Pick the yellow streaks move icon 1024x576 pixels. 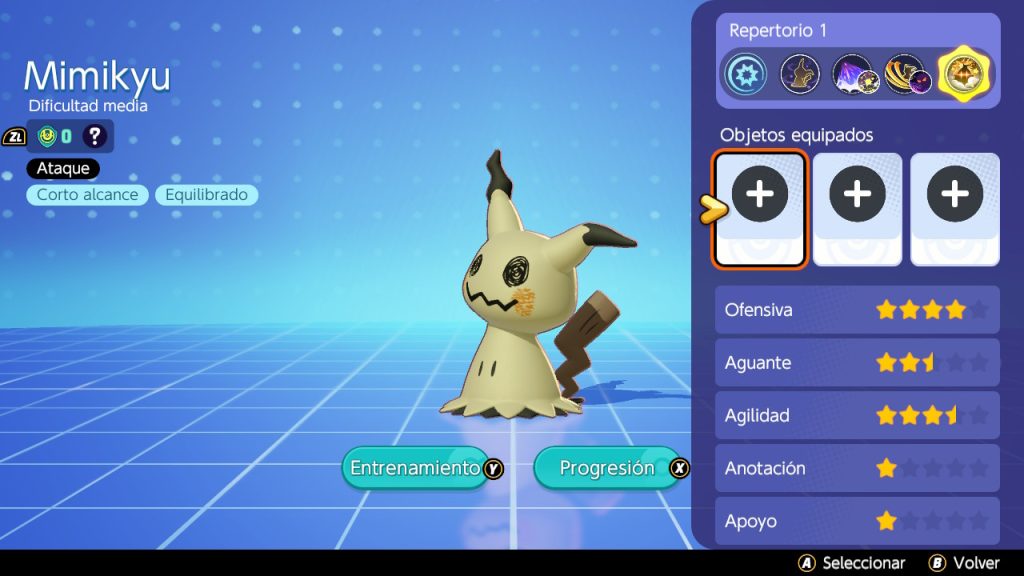907,75
